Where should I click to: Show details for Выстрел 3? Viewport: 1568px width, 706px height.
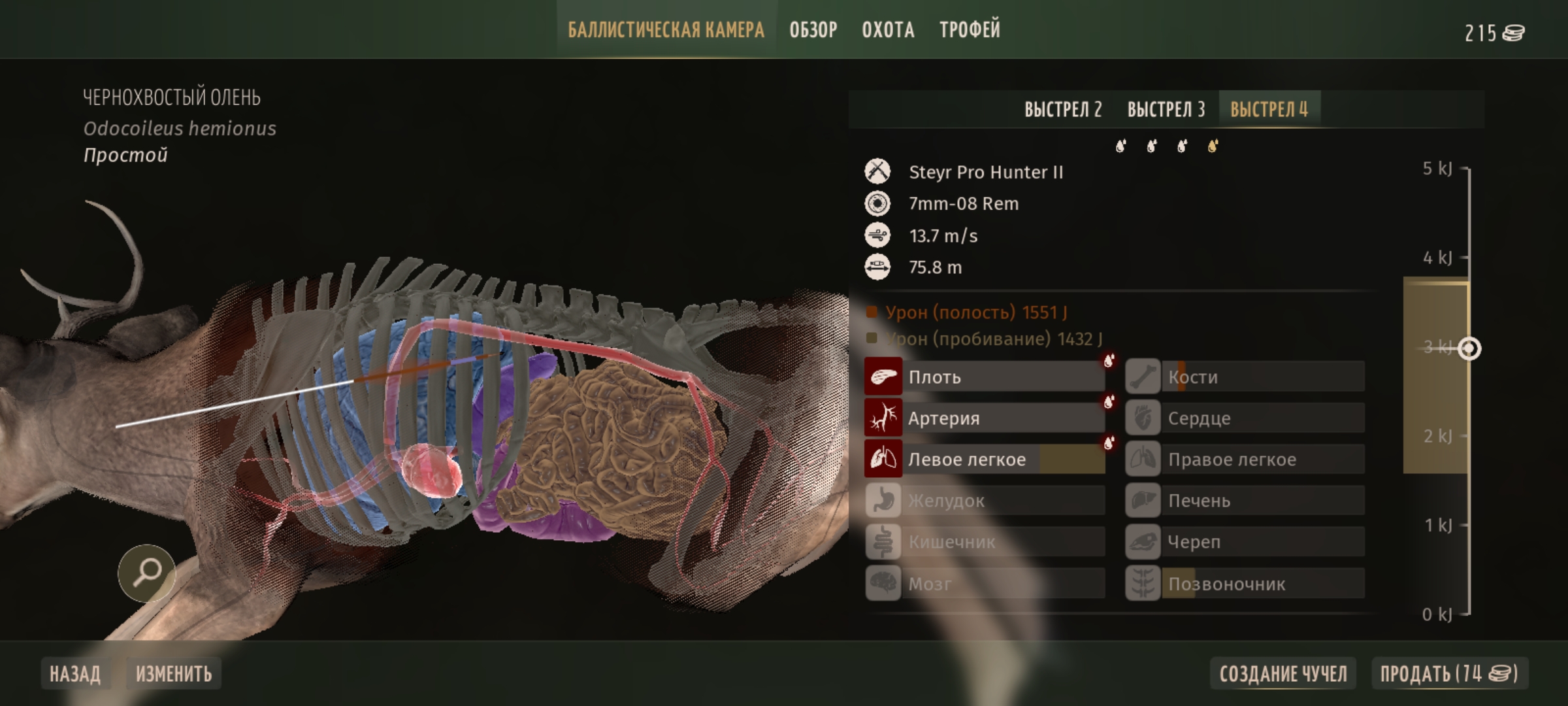click(x=1166, y=109)
